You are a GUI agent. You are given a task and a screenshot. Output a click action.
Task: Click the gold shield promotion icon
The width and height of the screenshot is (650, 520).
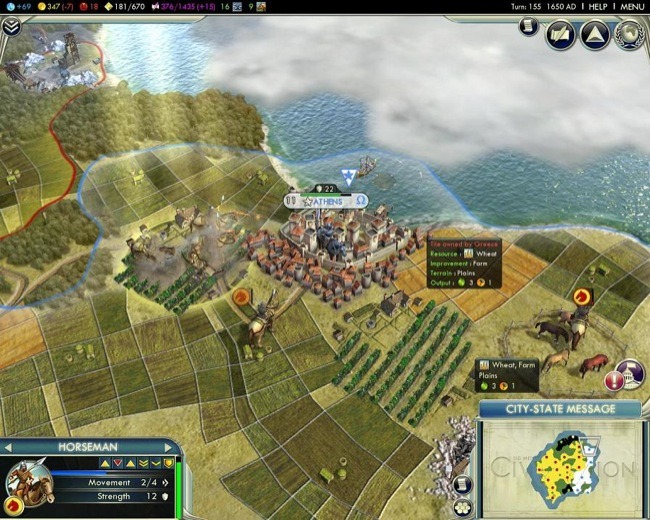(169, 463)
